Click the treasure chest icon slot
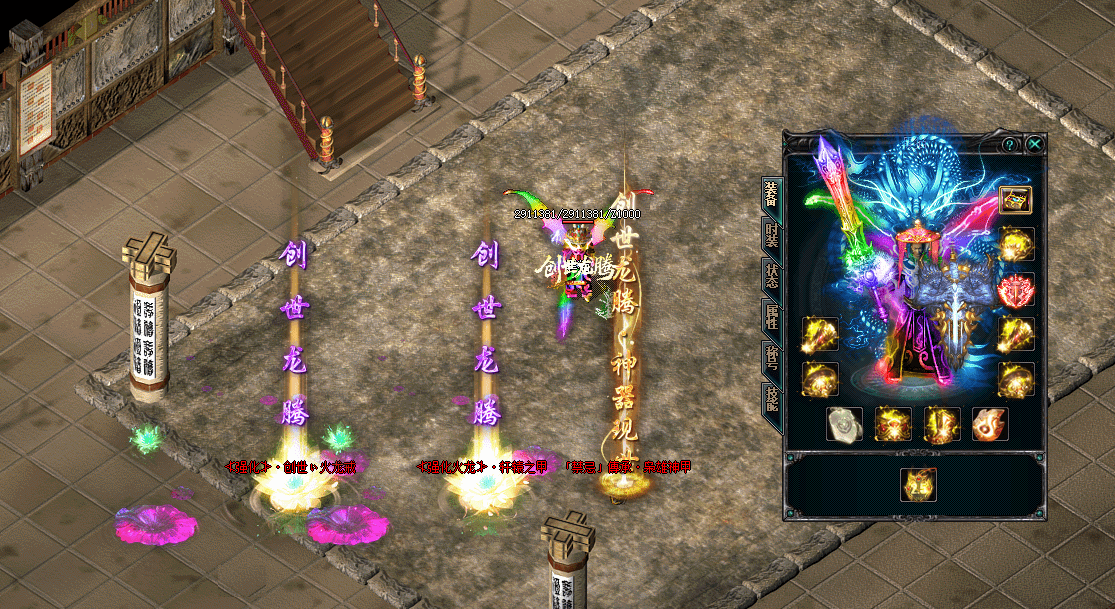Image resolution: width=1115 pixels, height=609 pixels. click(1016, 199)
